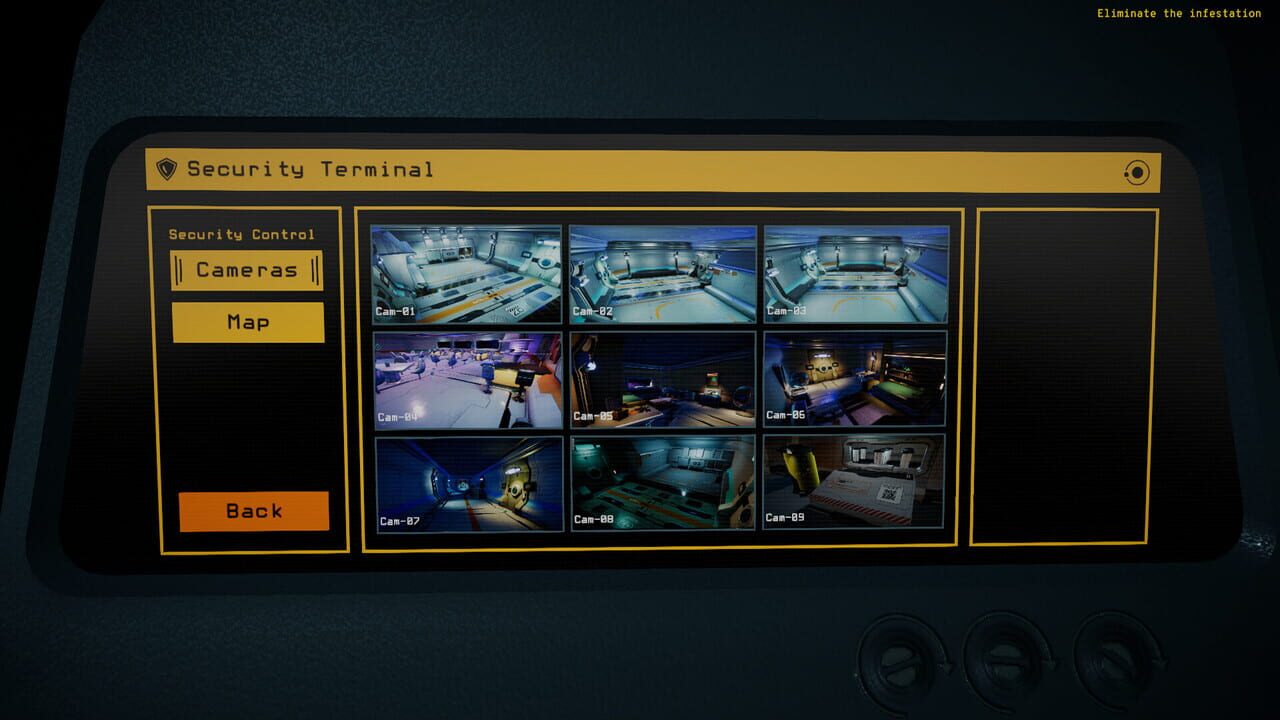Select the Cam-06 bedroom camera

point(856,378)
